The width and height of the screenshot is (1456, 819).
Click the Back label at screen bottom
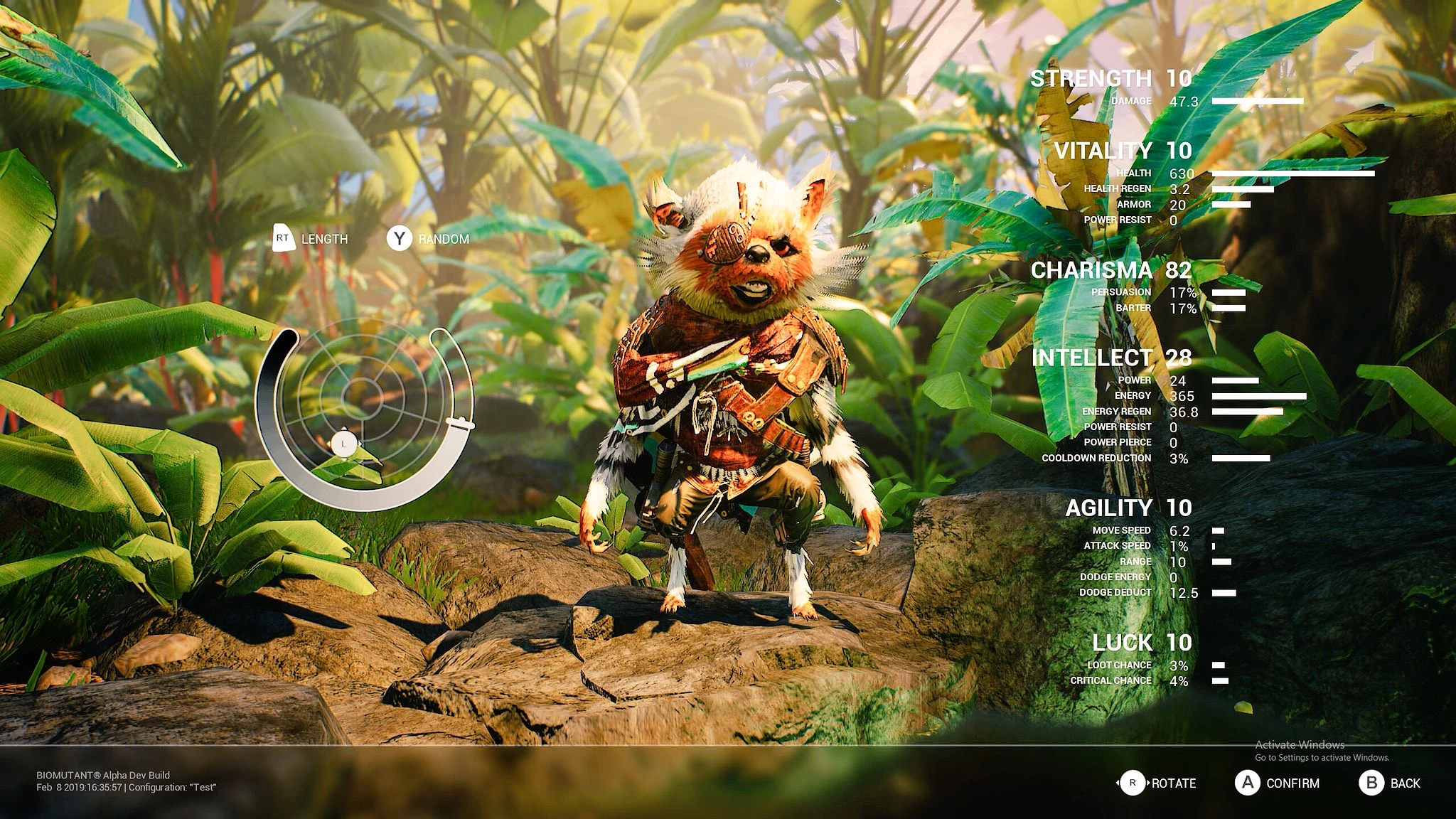1405,784
